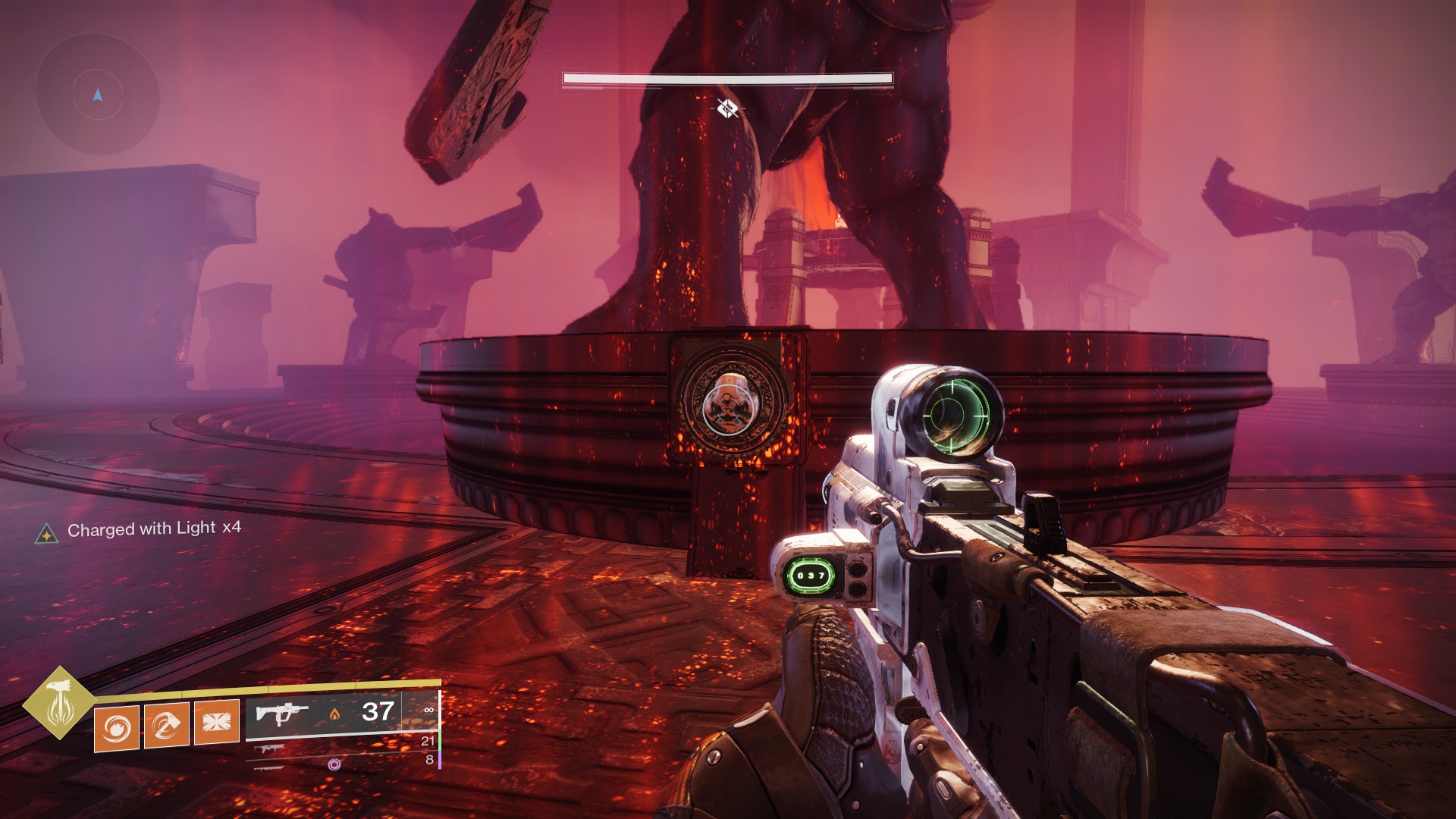Select the swirling flame grenade ability
This screenshot has width=1456, height=819.
pyautogui.click(x=117, y=727)
